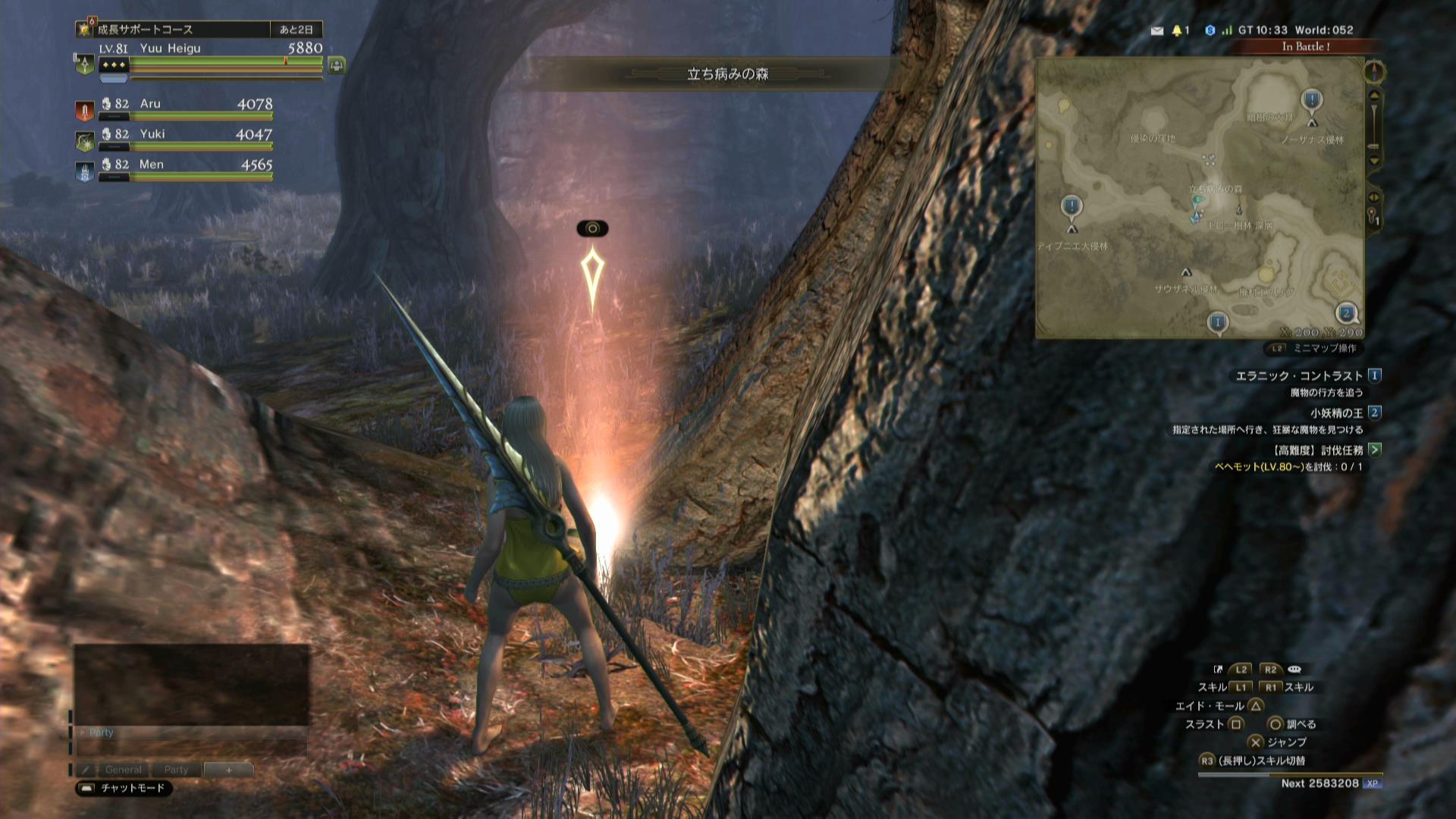Viewport: 1456px width, 819px height.
Task: Select quest marker 1 on minimap bottom edge
Action: pyautogui.click(x=1218, y=323)
